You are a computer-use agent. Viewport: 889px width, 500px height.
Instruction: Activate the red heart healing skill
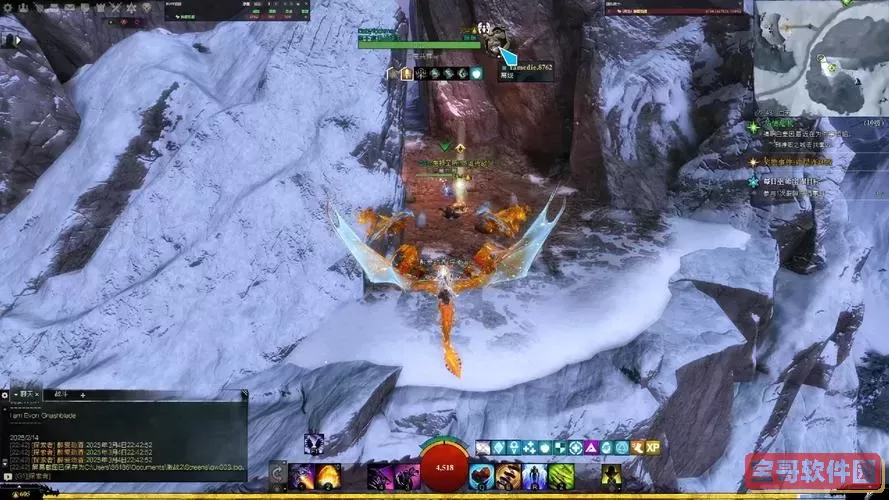[481, 476]
